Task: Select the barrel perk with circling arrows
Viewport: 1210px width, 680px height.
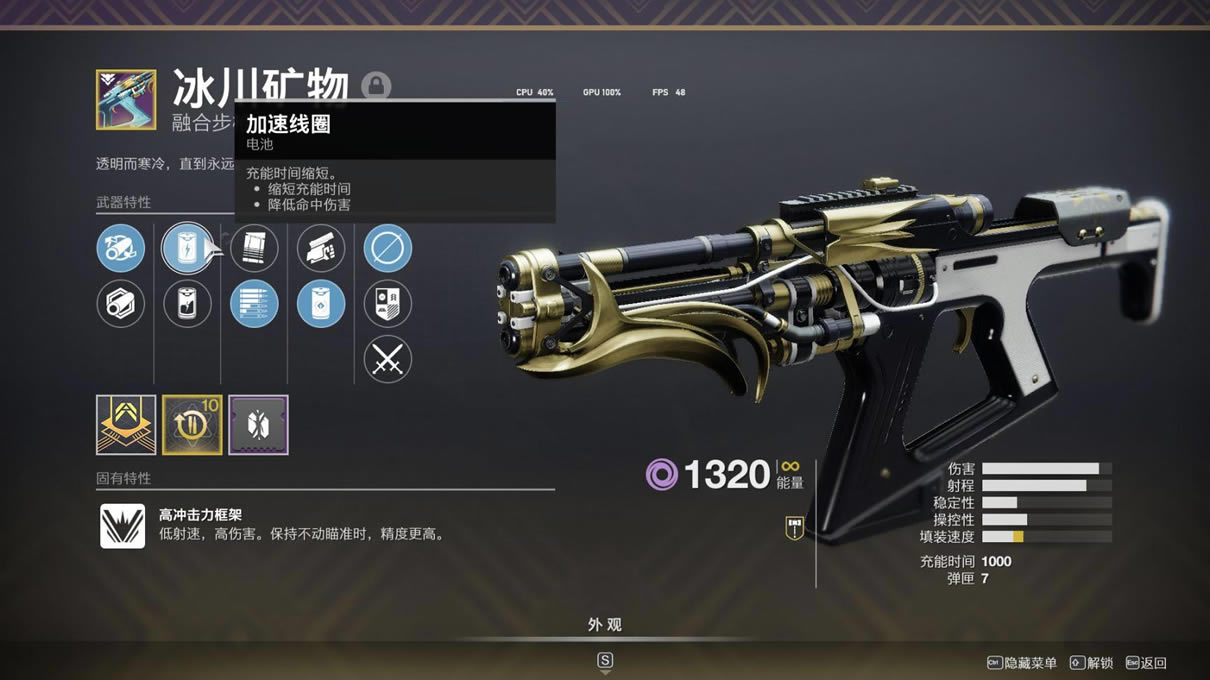Action: pyautogui.click(x=121, y=248)
